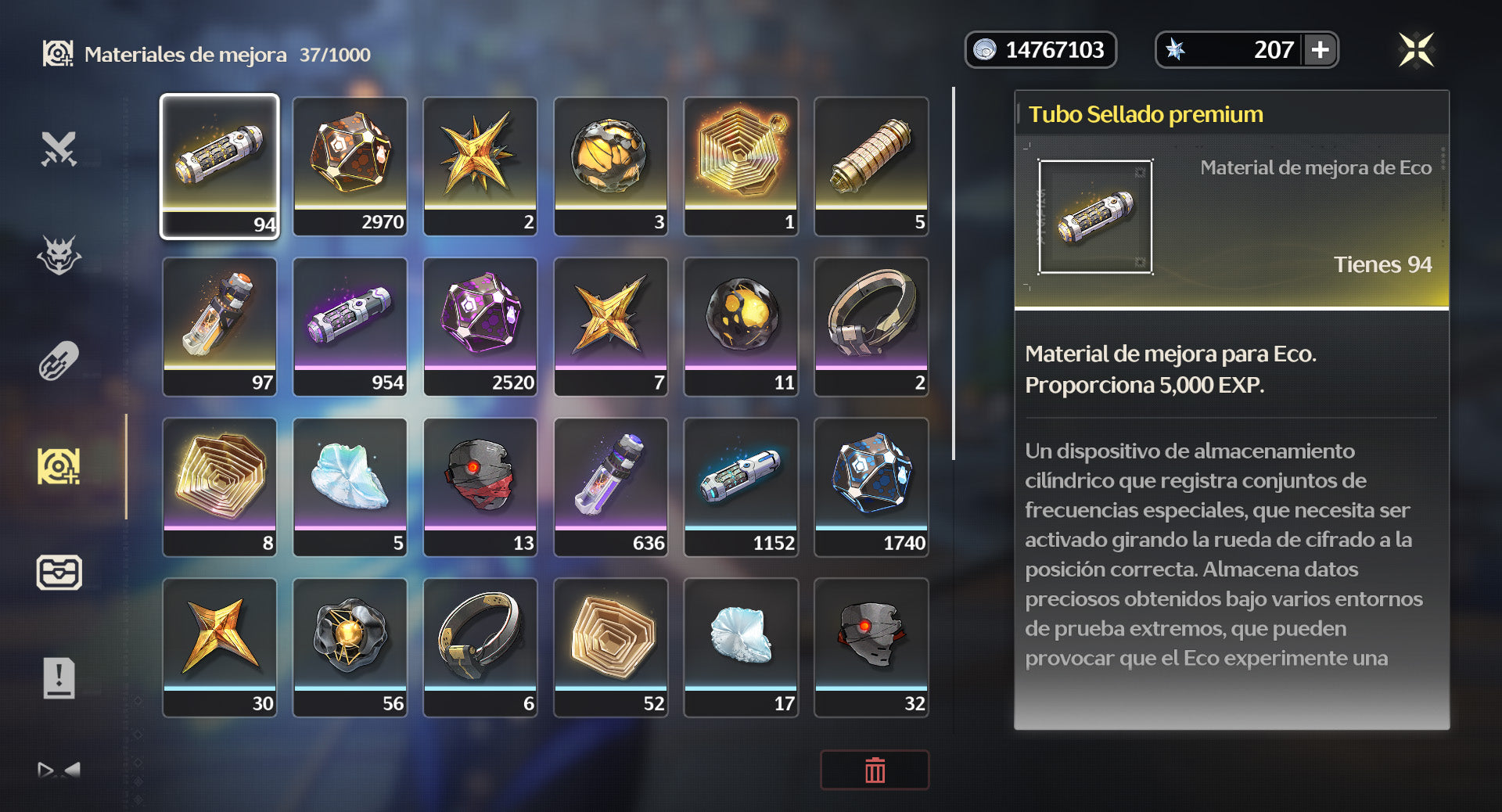This screenshot has width=1502, height=812.
Task: Pick the orange vial item with 97
Action: 220,325
